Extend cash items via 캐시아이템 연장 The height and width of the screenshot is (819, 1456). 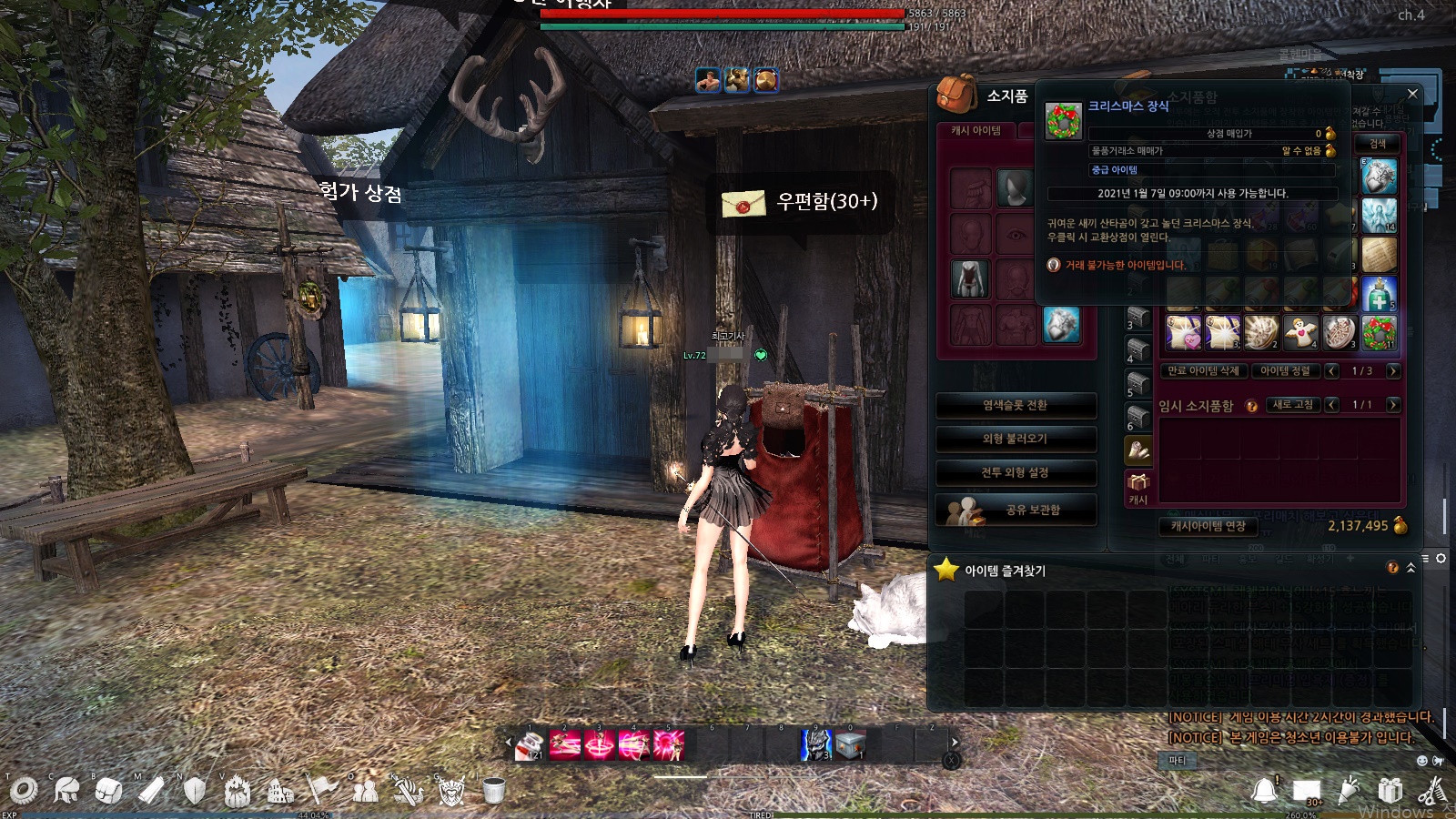1208,526
